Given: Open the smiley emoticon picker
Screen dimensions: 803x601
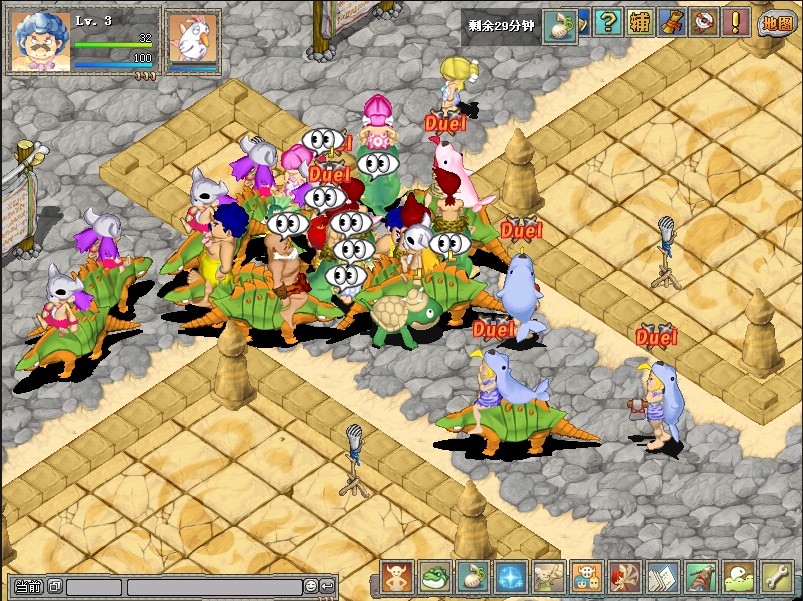Looking at the screenshot, I should (311, 586).
